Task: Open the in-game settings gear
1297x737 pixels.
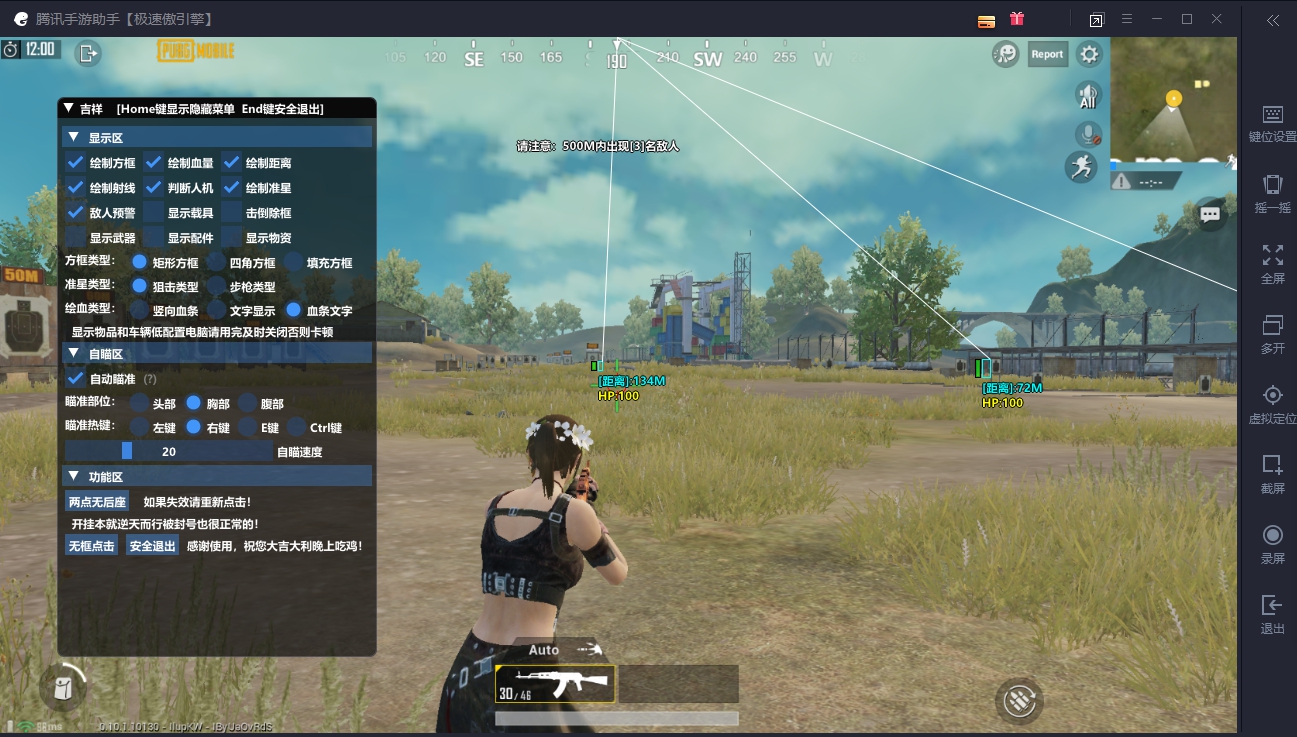Action: pos(1089,54)
